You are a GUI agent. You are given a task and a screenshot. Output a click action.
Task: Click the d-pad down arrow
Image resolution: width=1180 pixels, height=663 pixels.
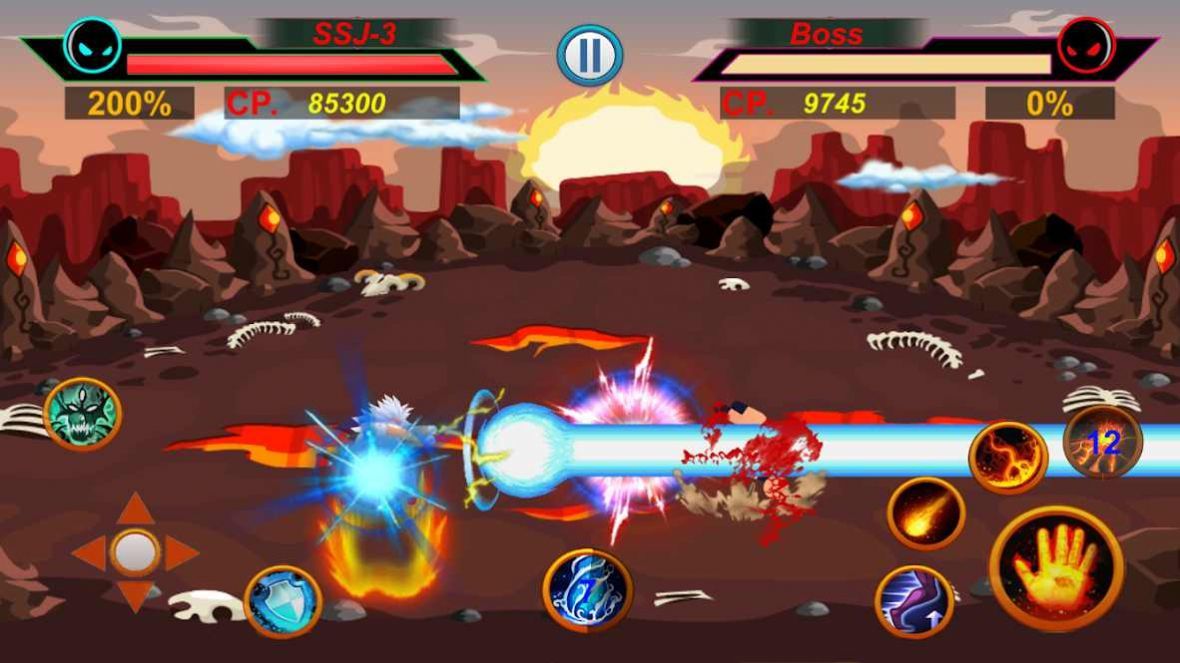pyautogui.click(x=135, y=596)
